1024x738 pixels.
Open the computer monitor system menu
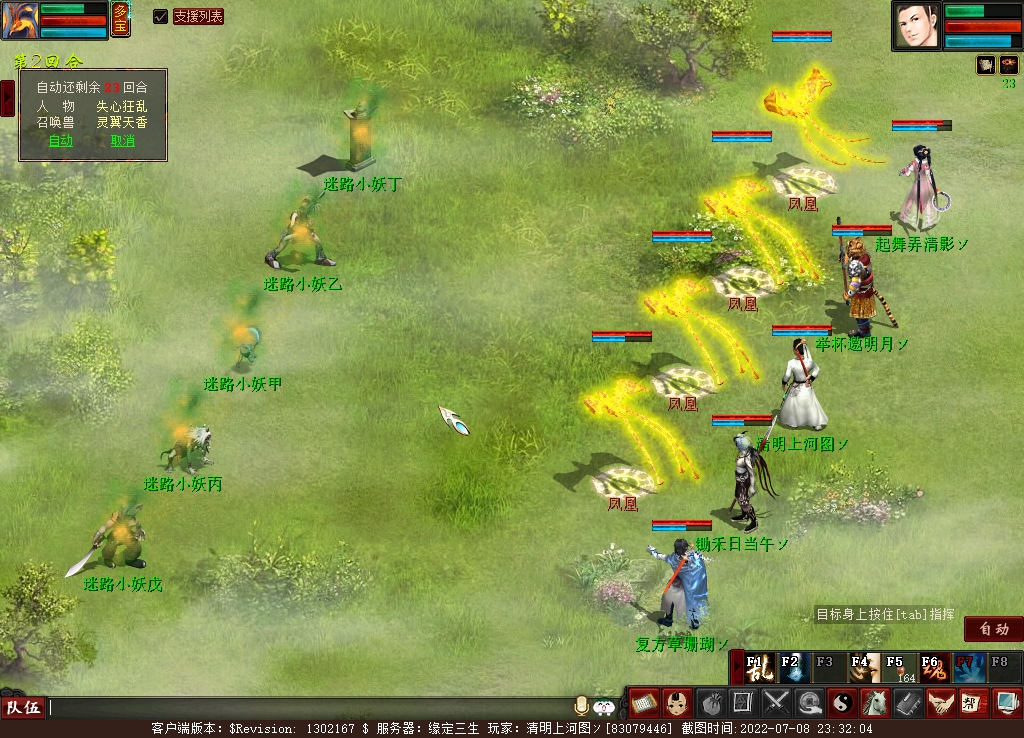point(1006,703)
